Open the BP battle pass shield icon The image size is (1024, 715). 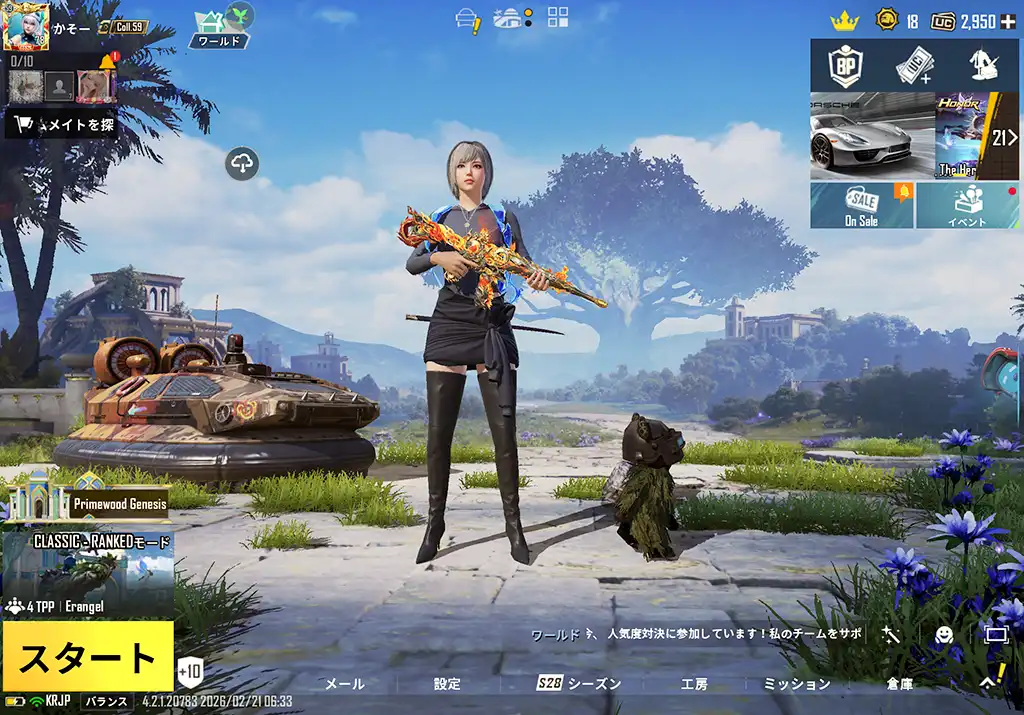tap(845, 66)
